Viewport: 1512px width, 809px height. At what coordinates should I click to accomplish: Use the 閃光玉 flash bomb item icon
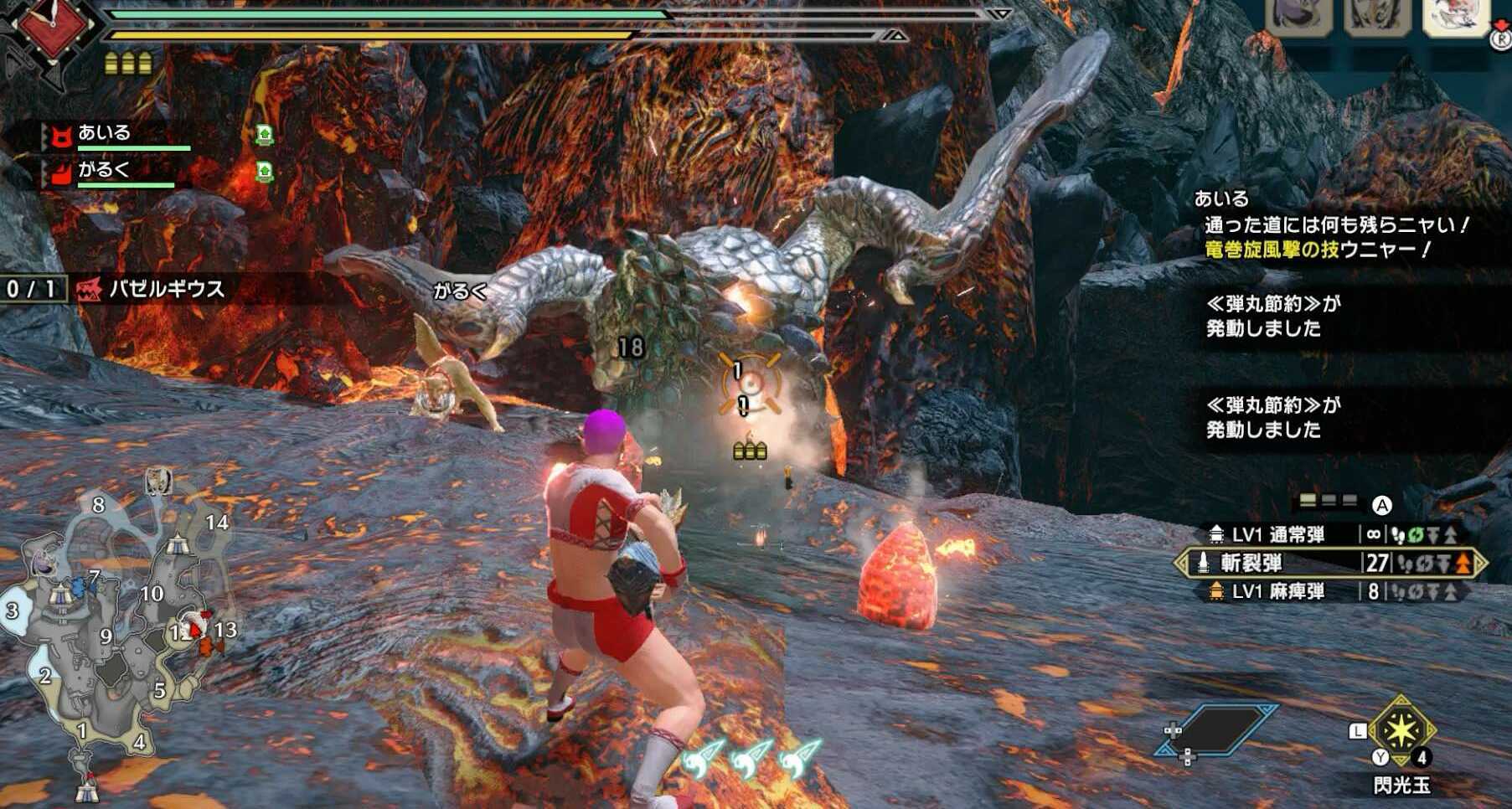[1401, 731]
